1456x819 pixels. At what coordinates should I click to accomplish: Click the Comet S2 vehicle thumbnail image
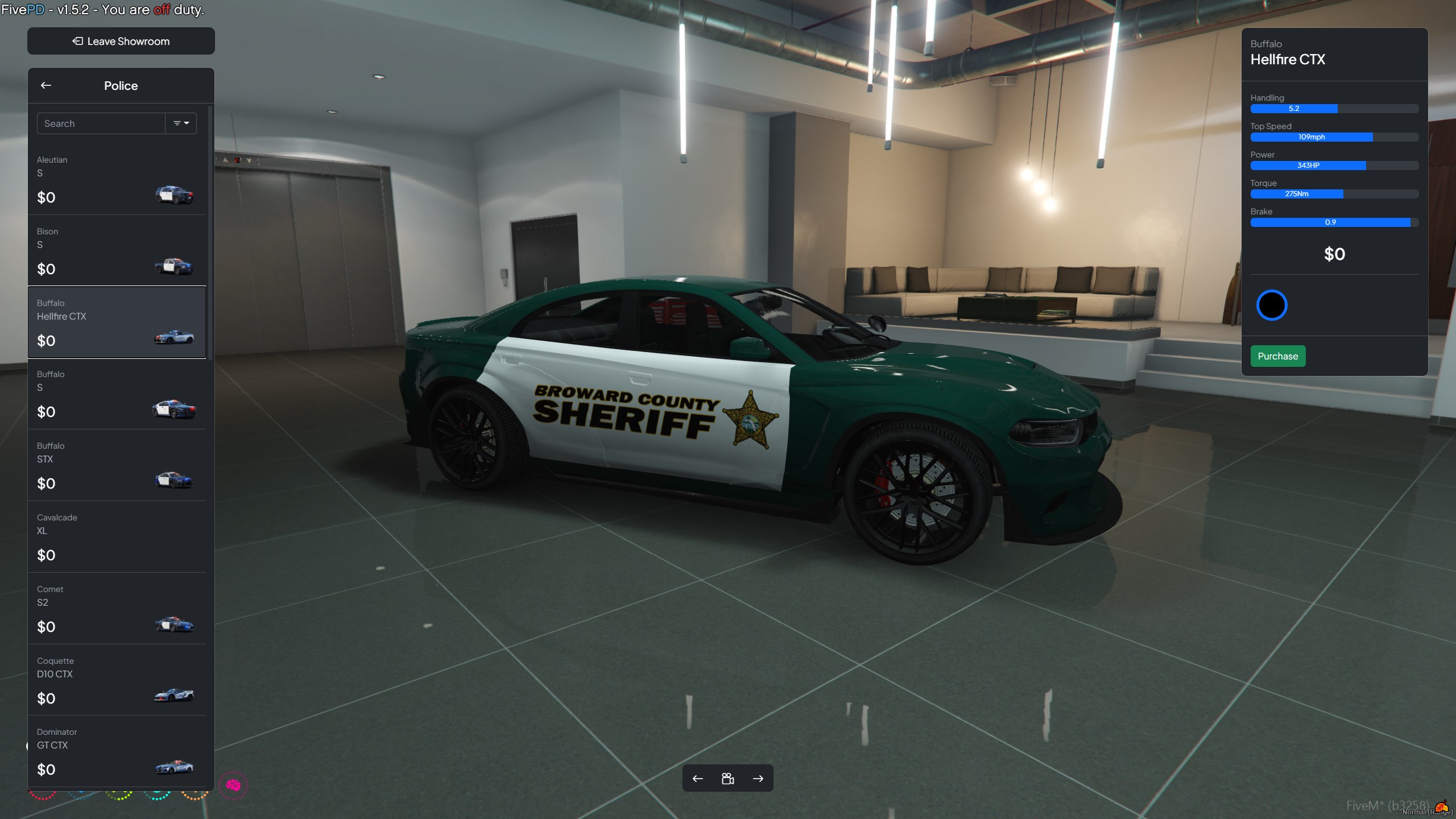click(x=174, y=623)
